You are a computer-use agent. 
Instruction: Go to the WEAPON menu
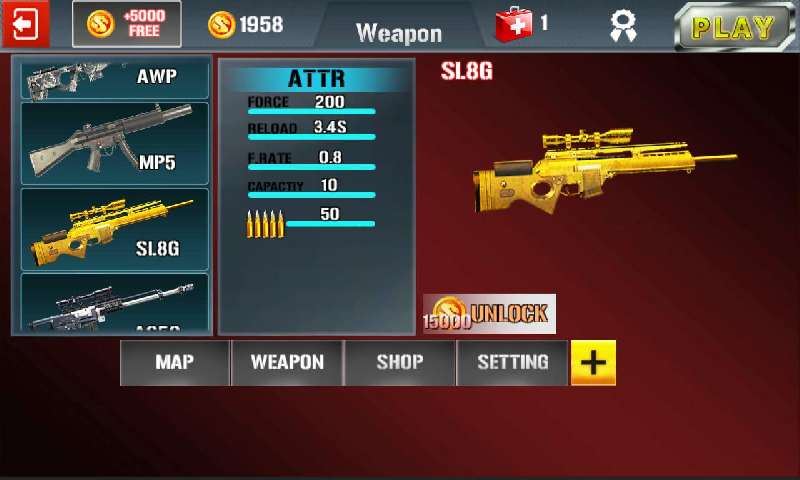coord(287,363)
